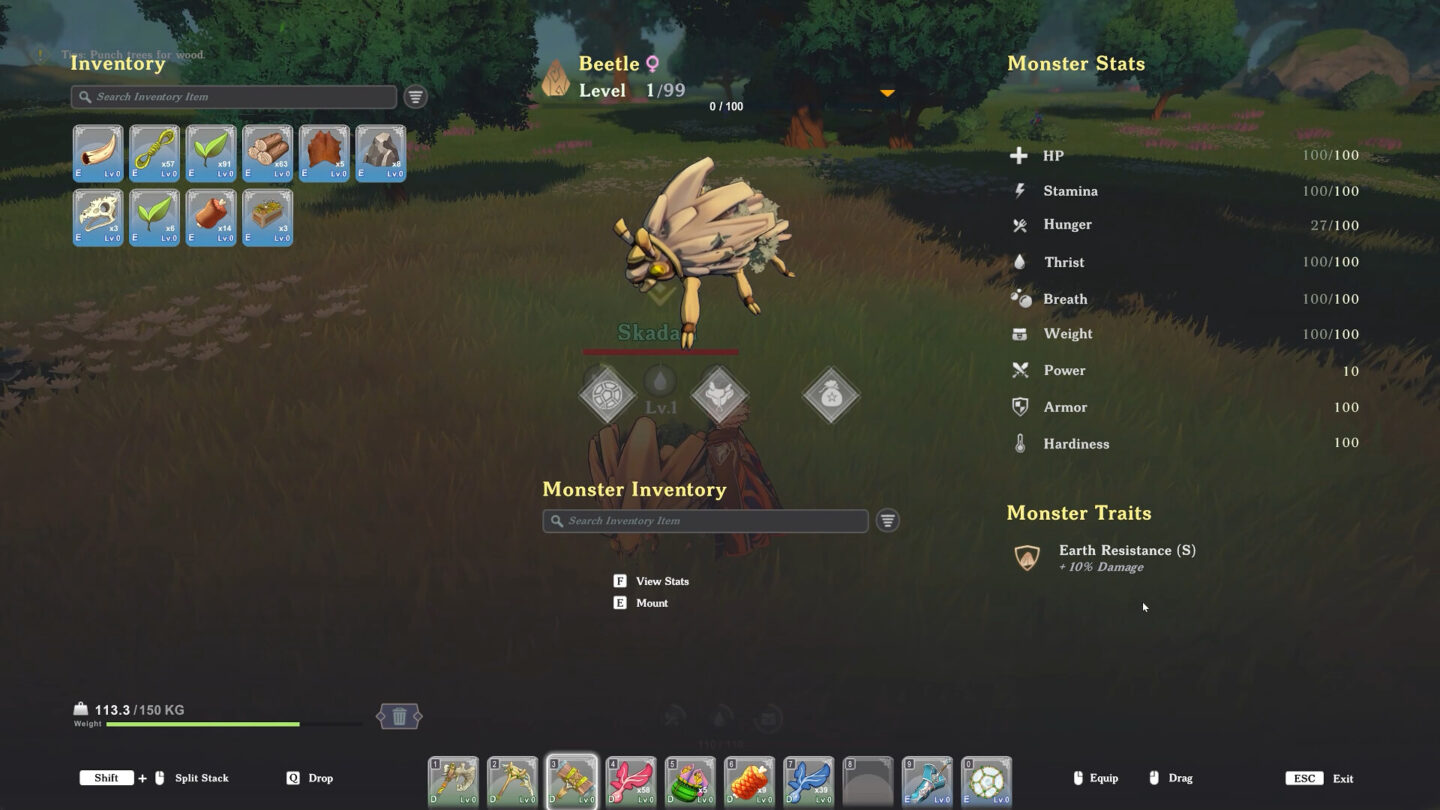1440x810 pixels.
Task: Select the turtle shell diamond icon below Skada
Action: [609, 394]
